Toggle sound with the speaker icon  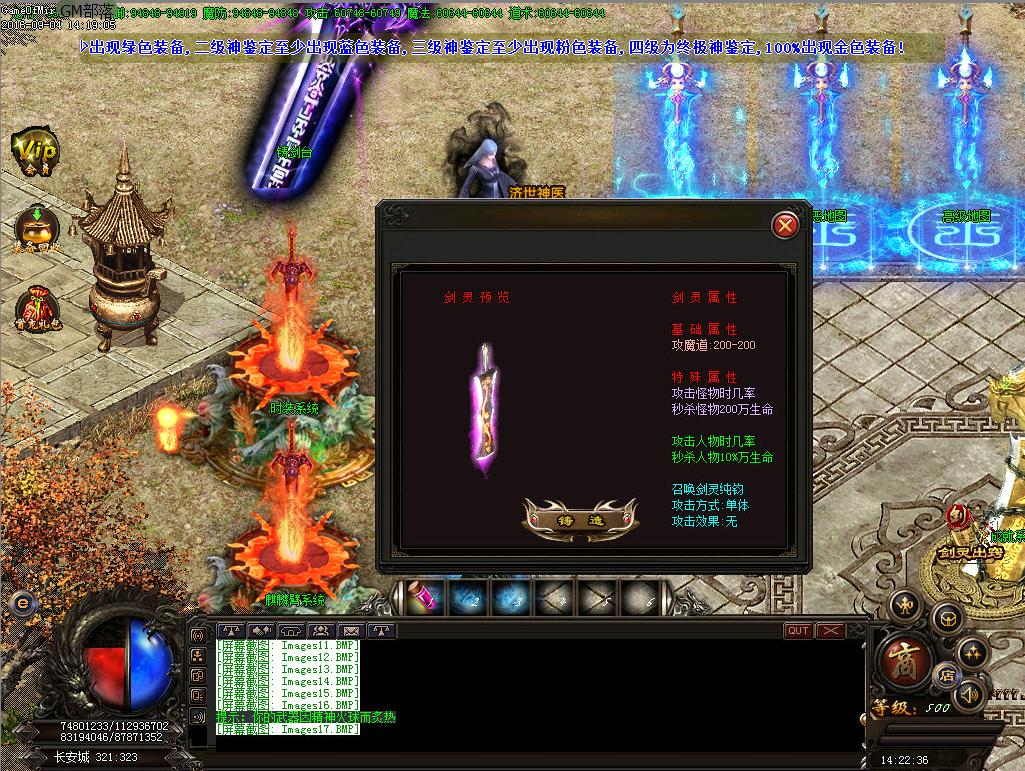click(x=969, y=693)
